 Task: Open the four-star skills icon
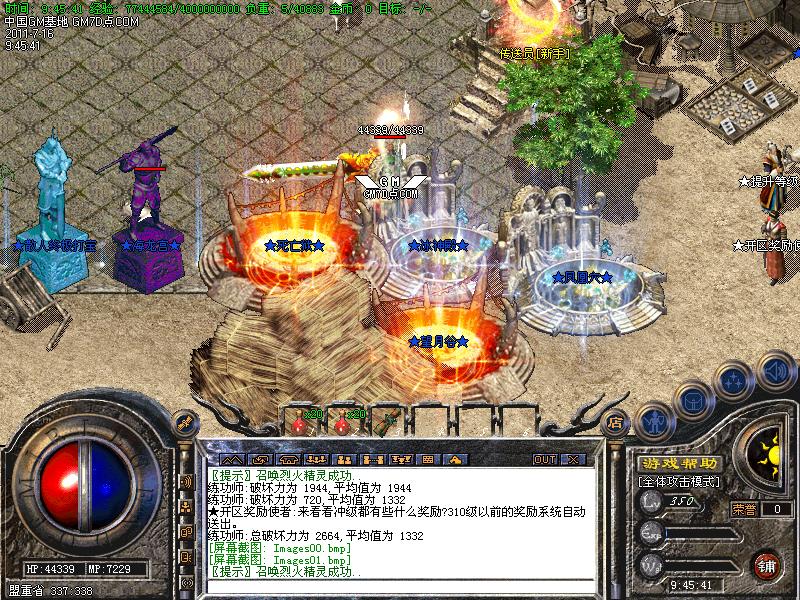click(735, 381)
